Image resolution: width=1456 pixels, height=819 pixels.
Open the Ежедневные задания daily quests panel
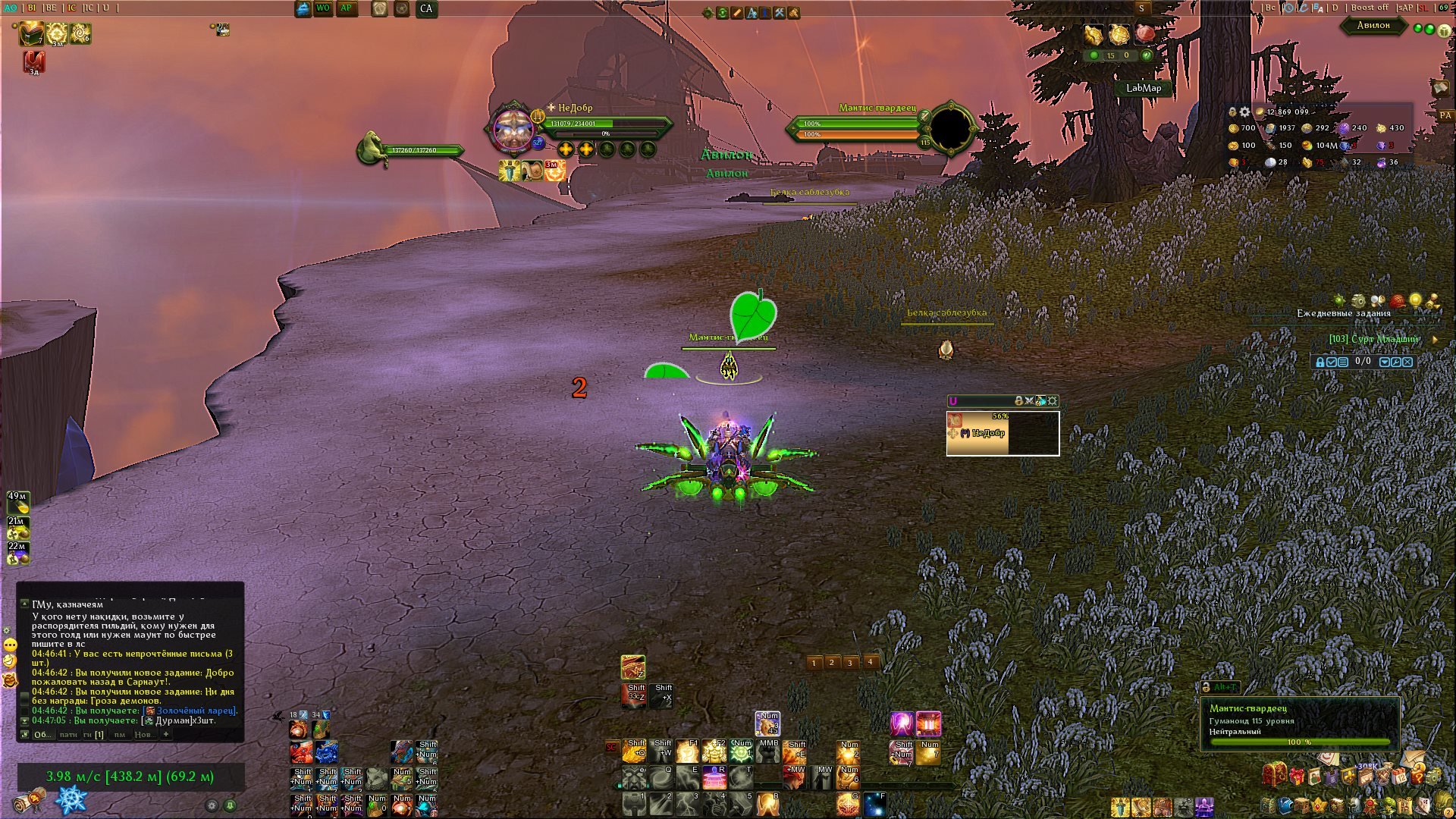tap(1343, 313)
